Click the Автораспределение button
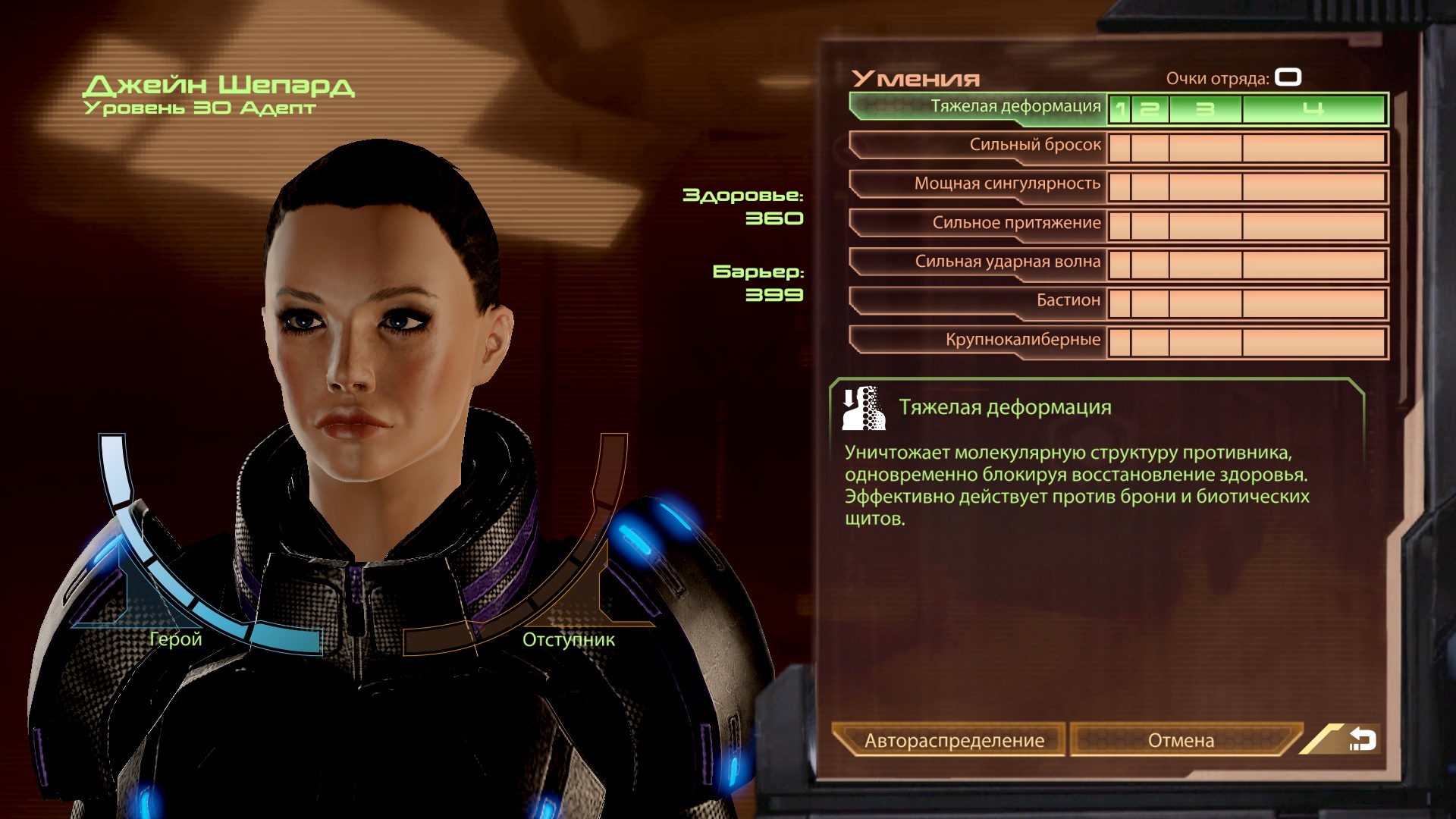 pos(953,740)
